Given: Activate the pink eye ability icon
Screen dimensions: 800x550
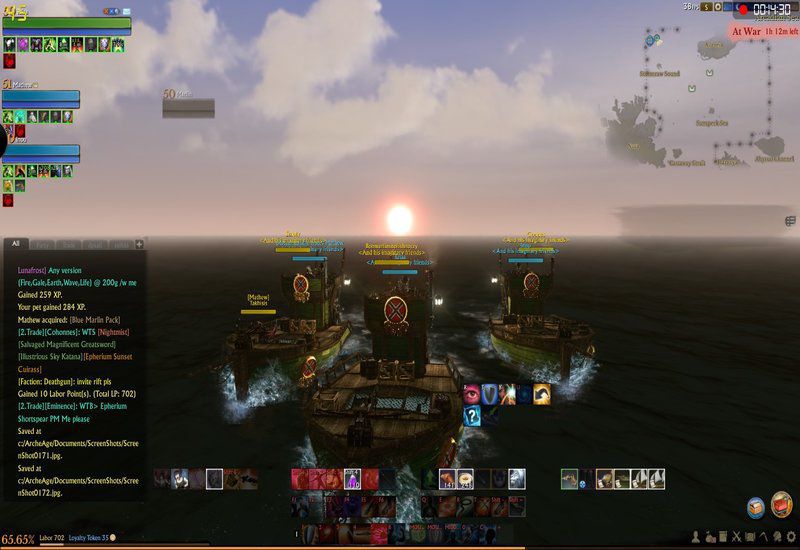Looking at the screenshot, I should pos(472,394).
